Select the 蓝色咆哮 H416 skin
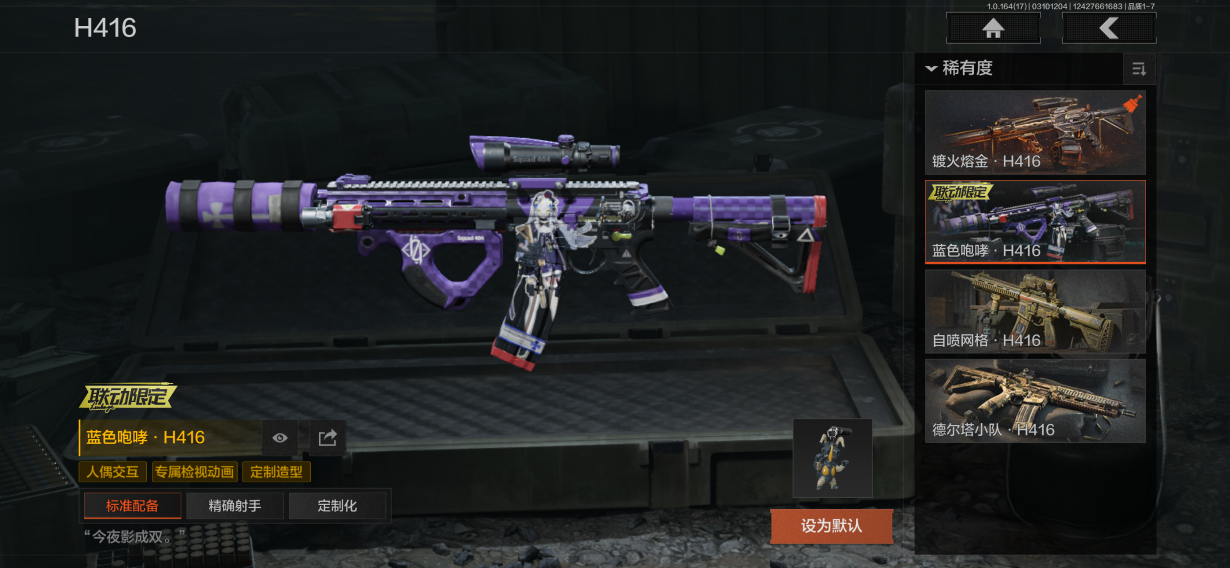Screen dimensions: 1230x568 (1035, 222)
